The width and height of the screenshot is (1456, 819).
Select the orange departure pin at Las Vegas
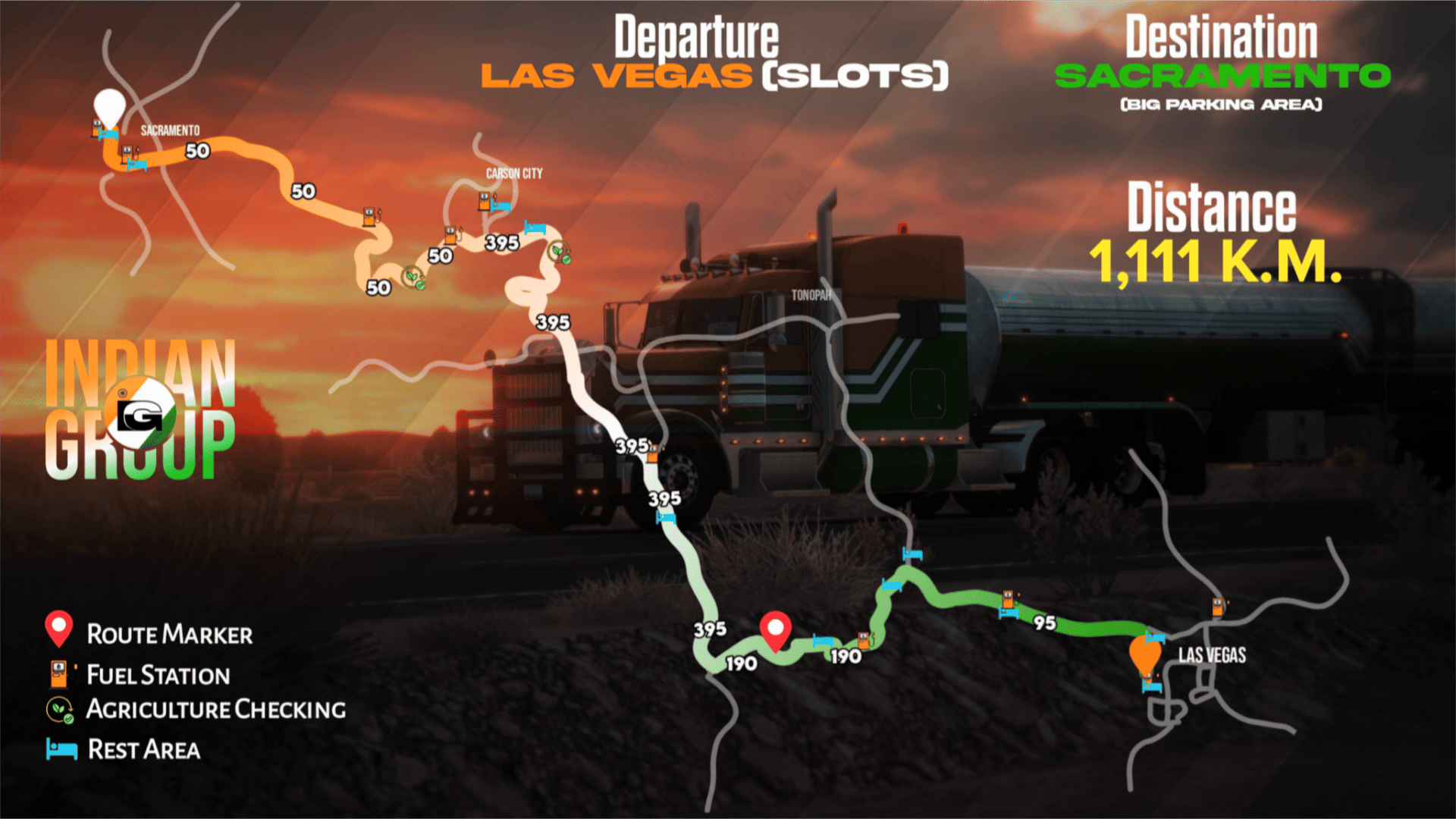click(1145, 654)
